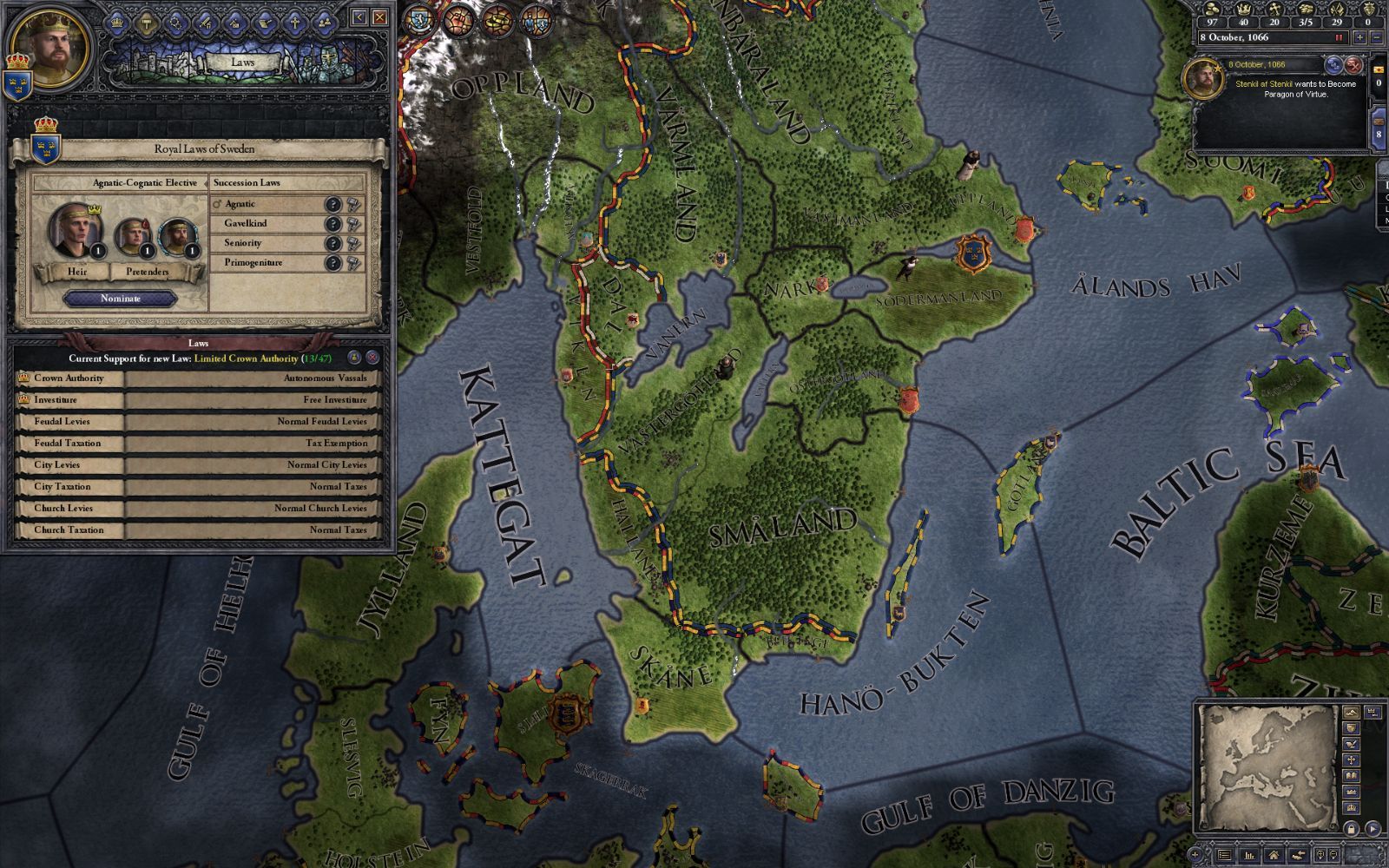Image resolution: width=1389 pixels, height=868 pixels.
Task: Click the back arrow in the Laws panel
Action: click(x=359, y=18)
